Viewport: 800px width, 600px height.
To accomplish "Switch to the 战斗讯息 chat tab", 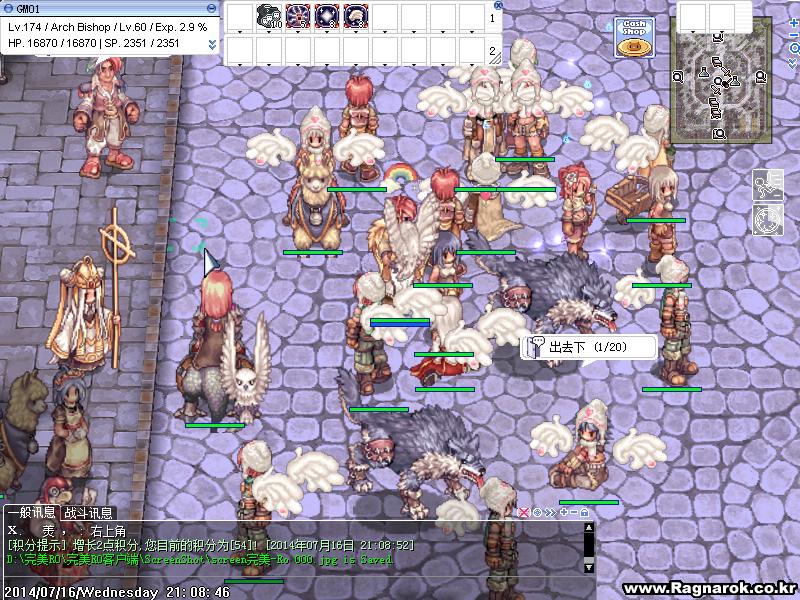I will pos(88,512).
